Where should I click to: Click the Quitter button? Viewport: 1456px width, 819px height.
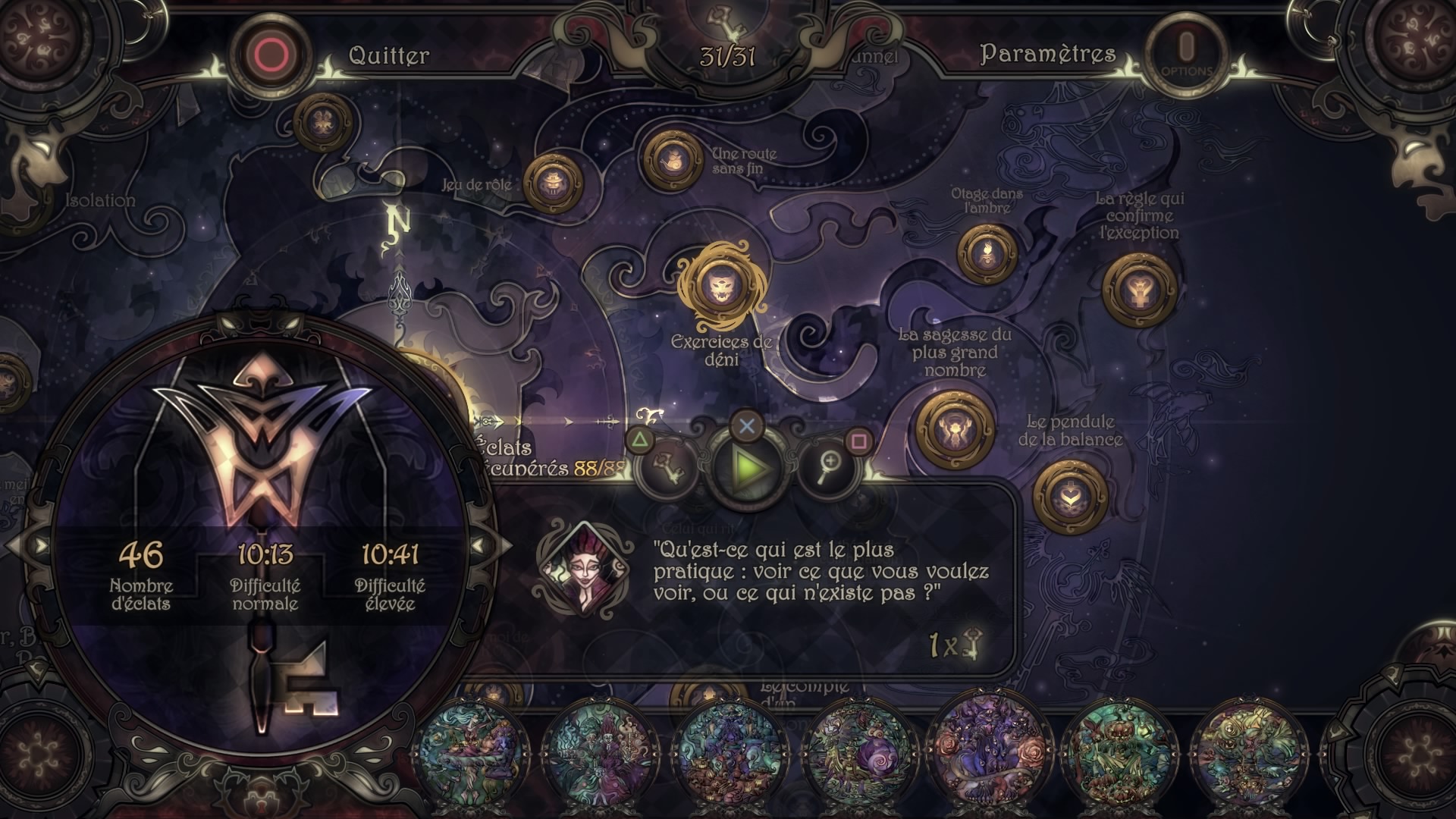pos(388,55)
